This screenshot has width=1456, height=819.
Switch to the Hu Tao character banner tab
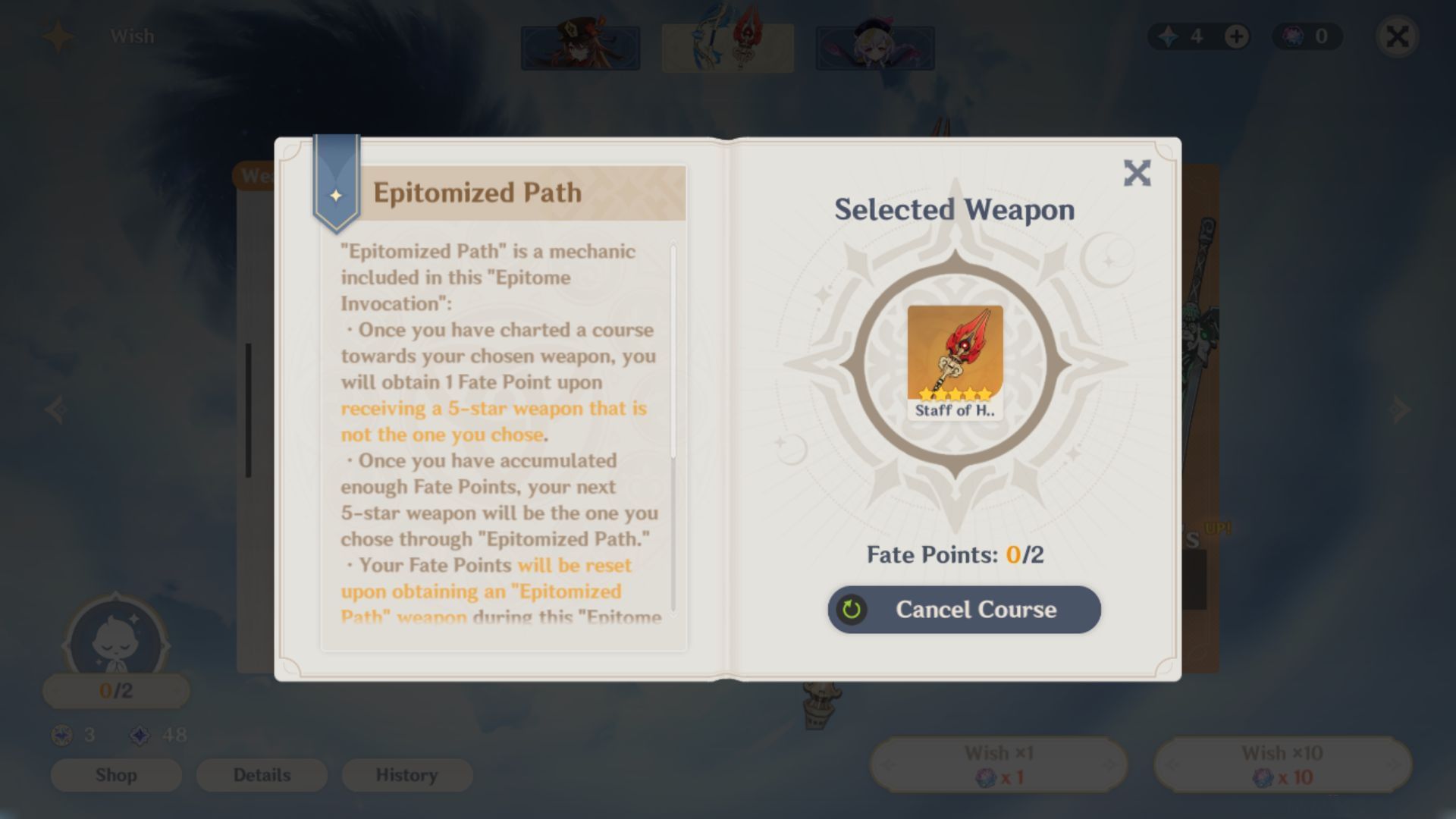coord(580,47)
